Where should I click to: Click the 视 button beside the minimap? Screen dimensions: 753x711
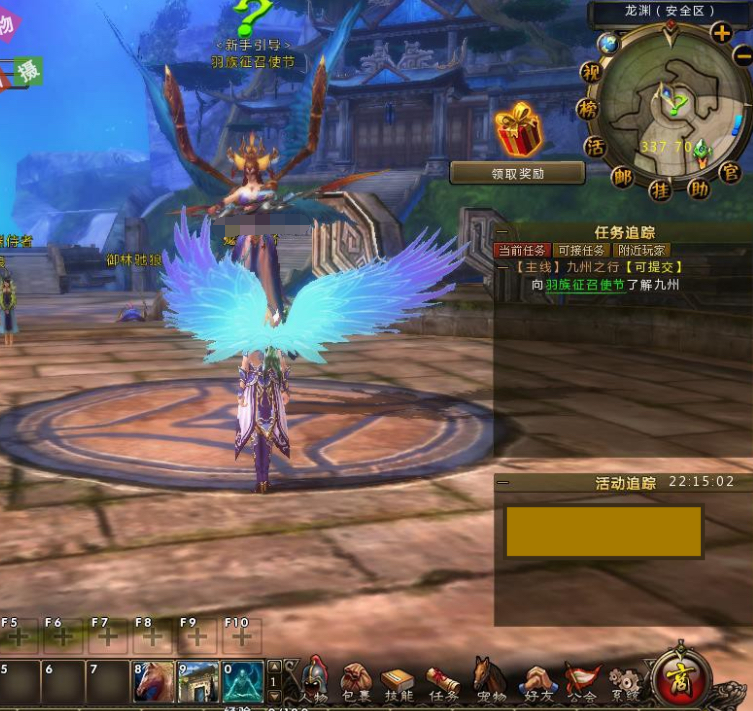coord(591,73)
